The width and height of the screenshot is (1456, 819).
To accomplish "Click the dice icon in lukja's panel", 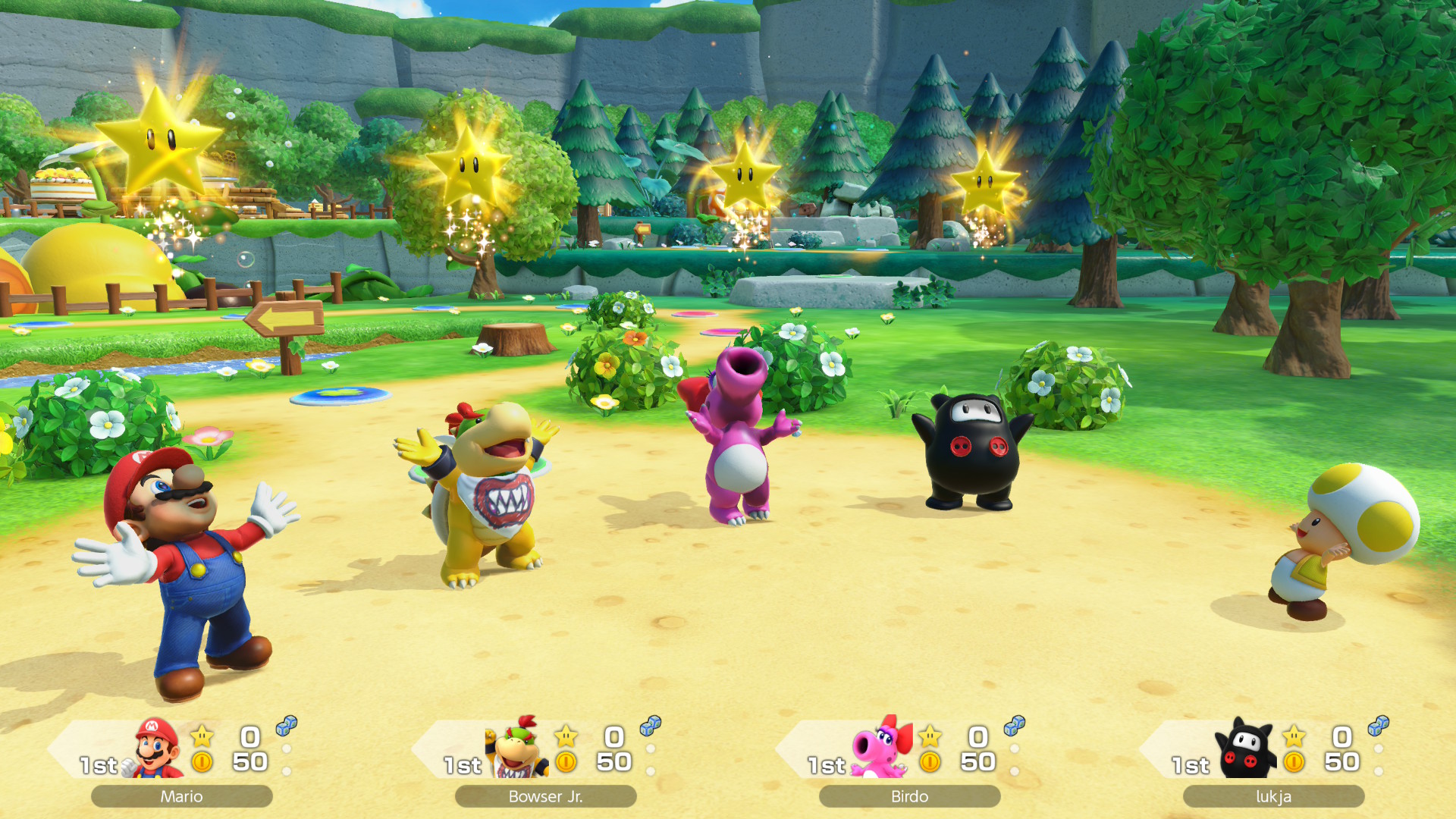I will point(1378,726).
